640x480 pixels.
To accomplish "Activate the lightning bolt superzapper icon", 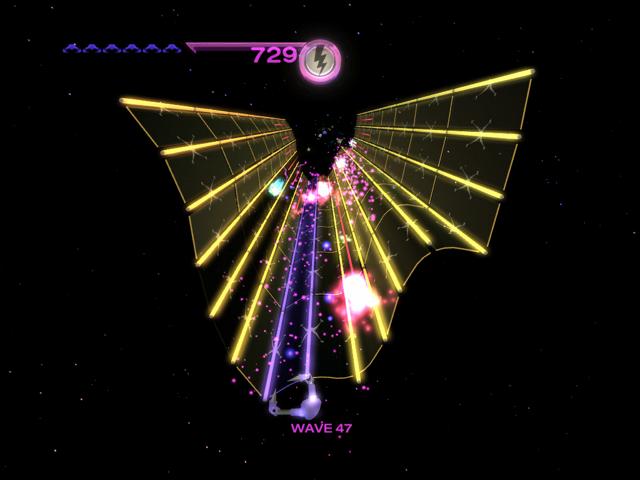I will click(x=320, y=59).
